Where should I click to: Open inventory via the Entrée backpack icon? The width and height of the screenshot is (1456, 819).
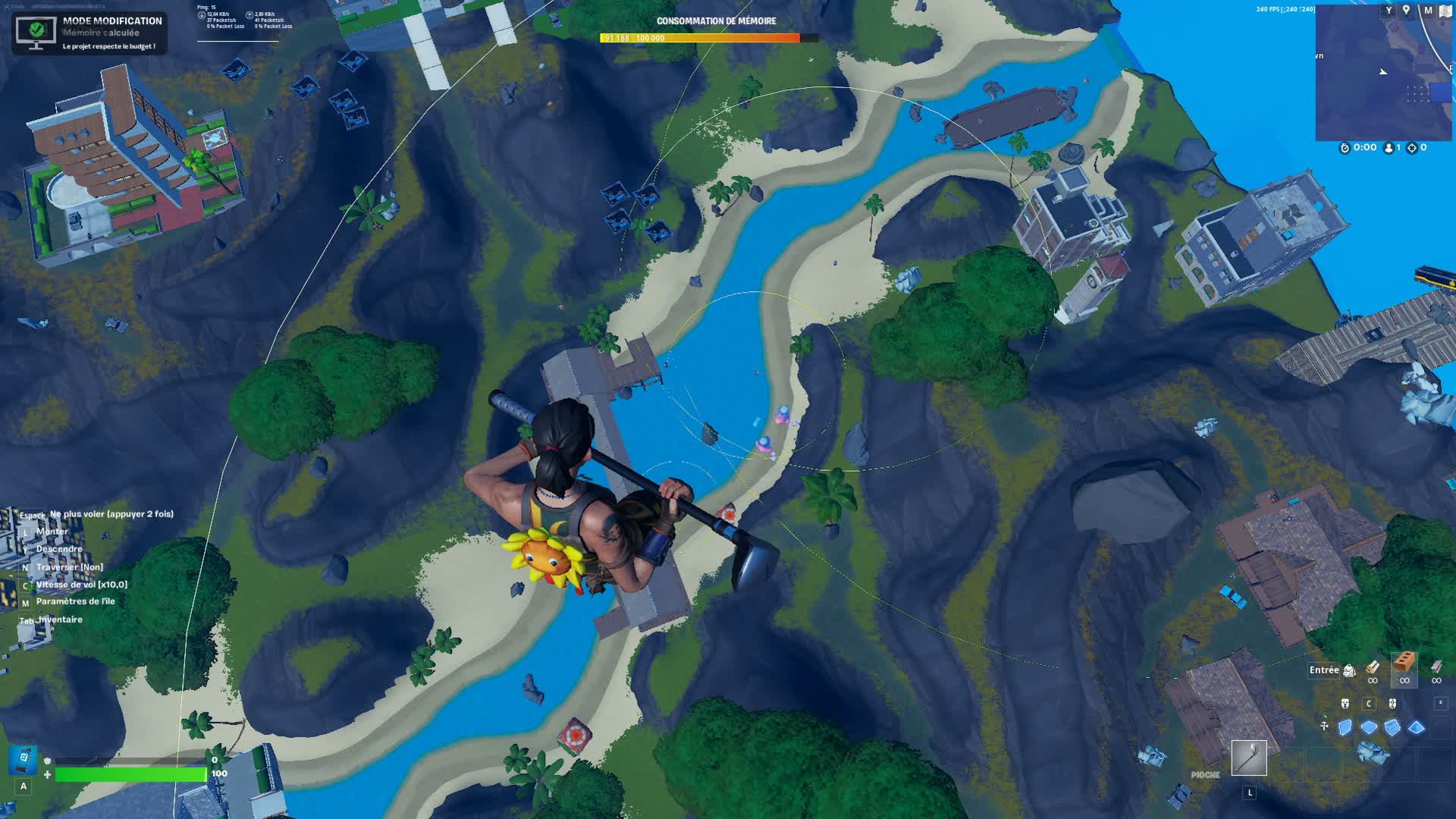coord(1349,671)
